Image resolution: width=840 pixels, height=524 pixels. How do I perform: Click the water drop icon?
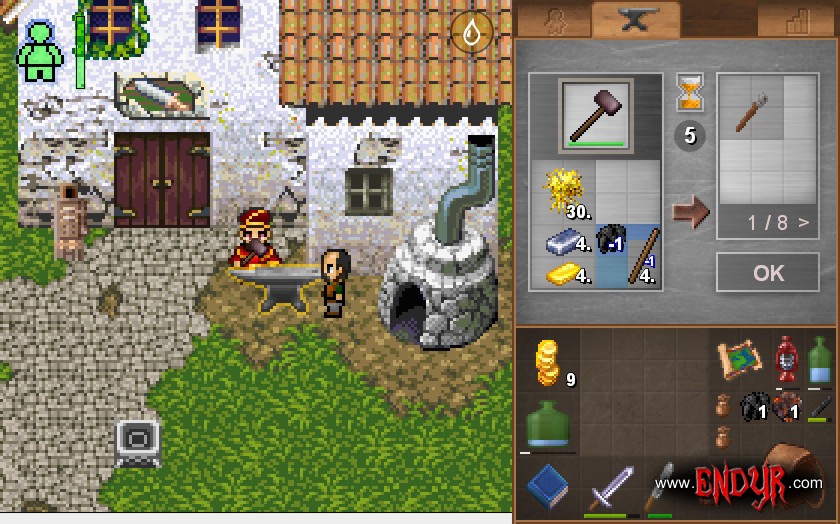[x=471, y=33]
